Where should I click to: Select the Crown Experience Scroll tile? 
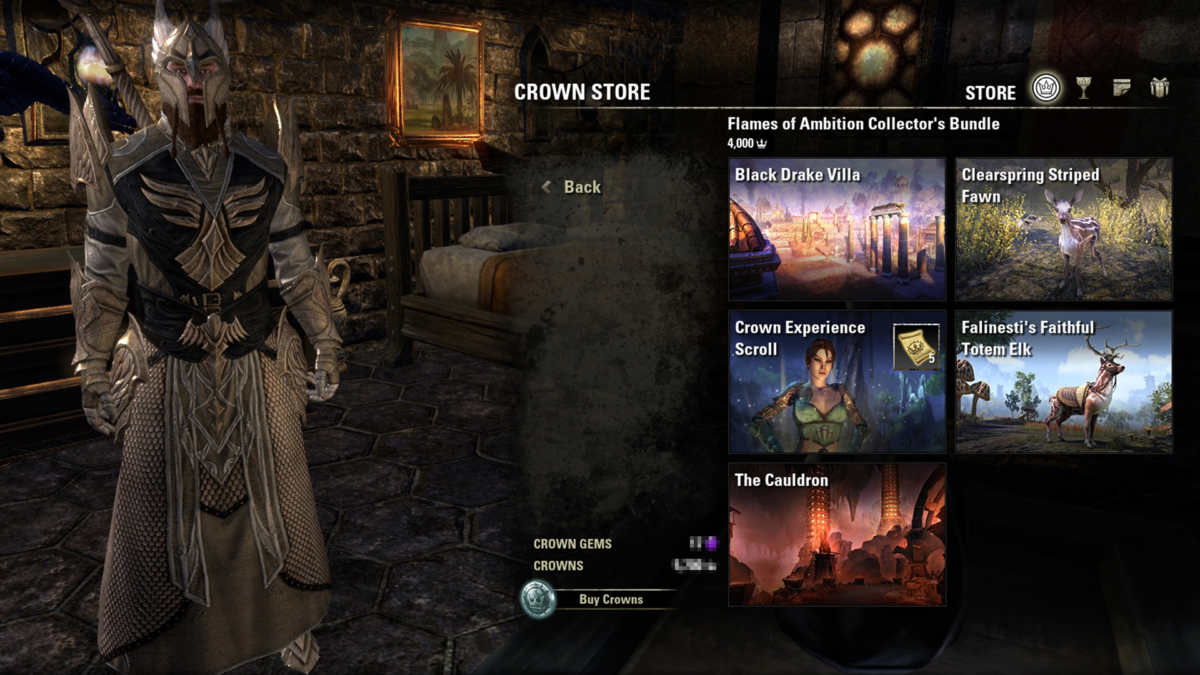(x=837, y=382)
